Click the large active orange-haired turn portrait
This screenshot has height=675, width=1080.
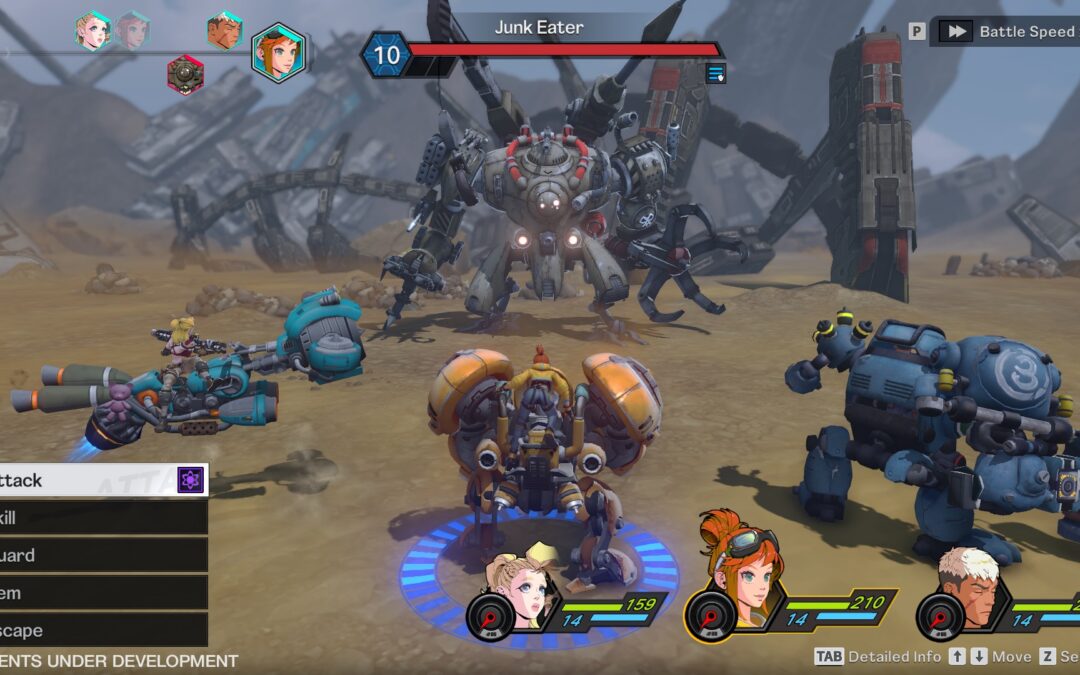(278, 53)
